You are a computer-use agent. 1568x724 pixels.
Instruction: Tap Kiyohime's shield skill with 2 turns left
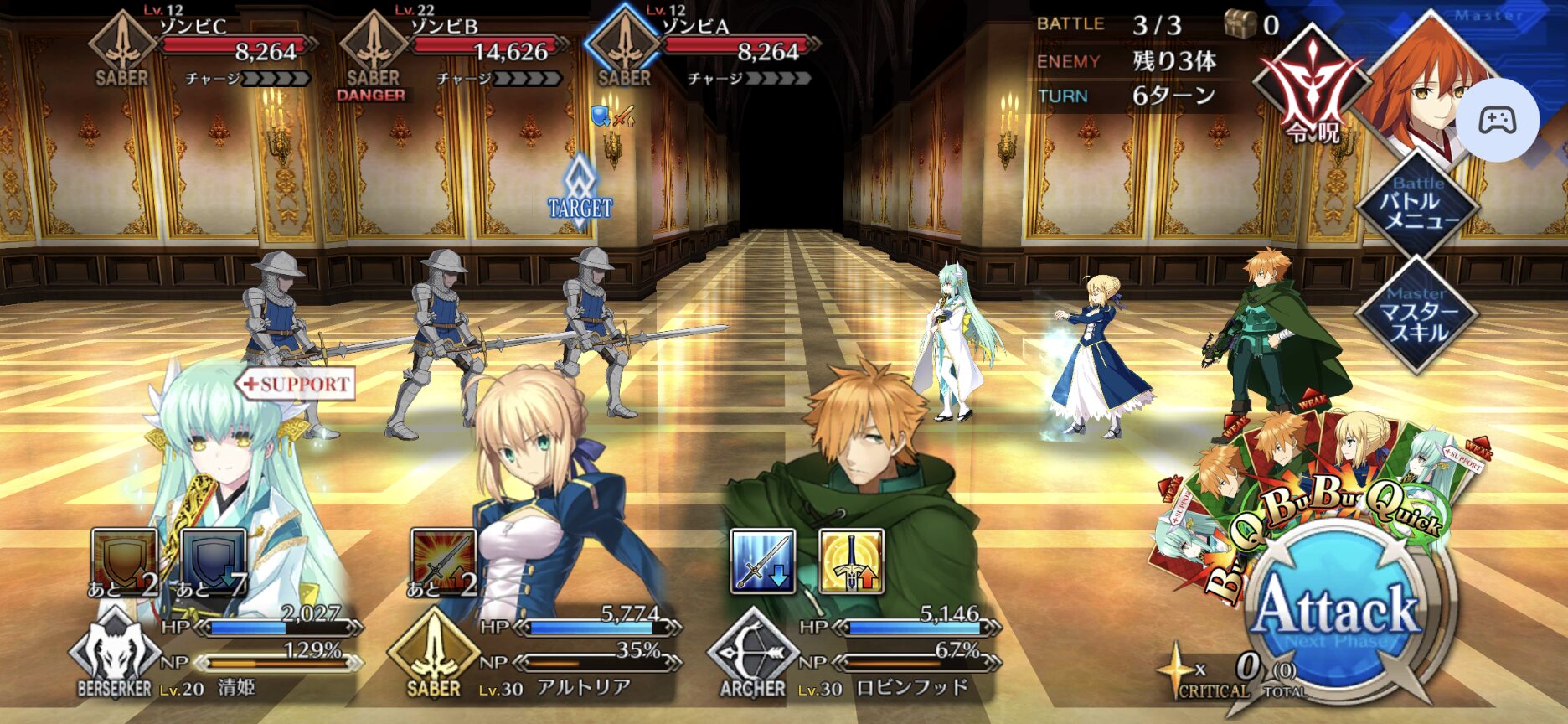click(125, 561)
